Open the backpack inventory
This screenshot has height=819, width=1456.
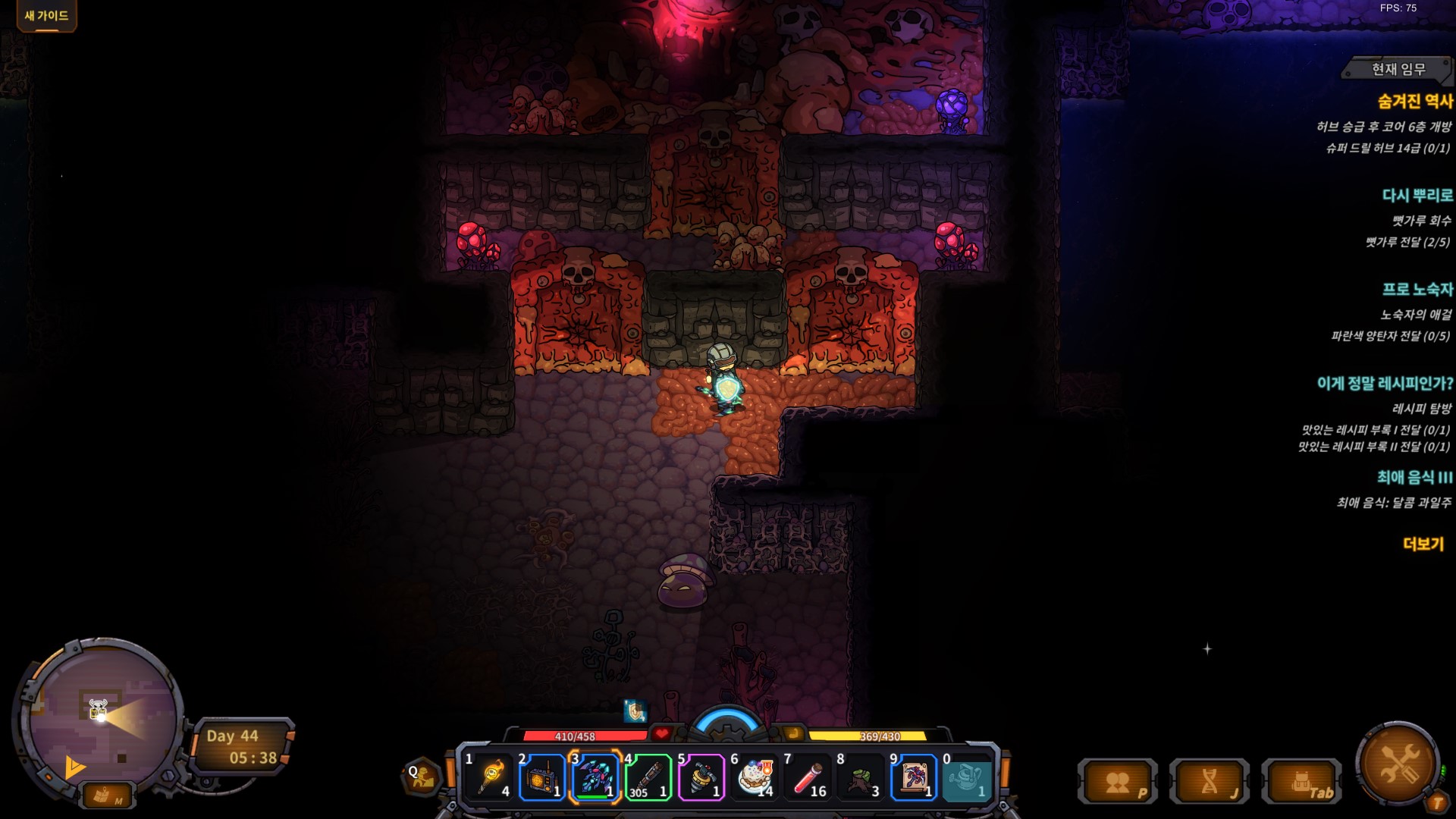1302,782
